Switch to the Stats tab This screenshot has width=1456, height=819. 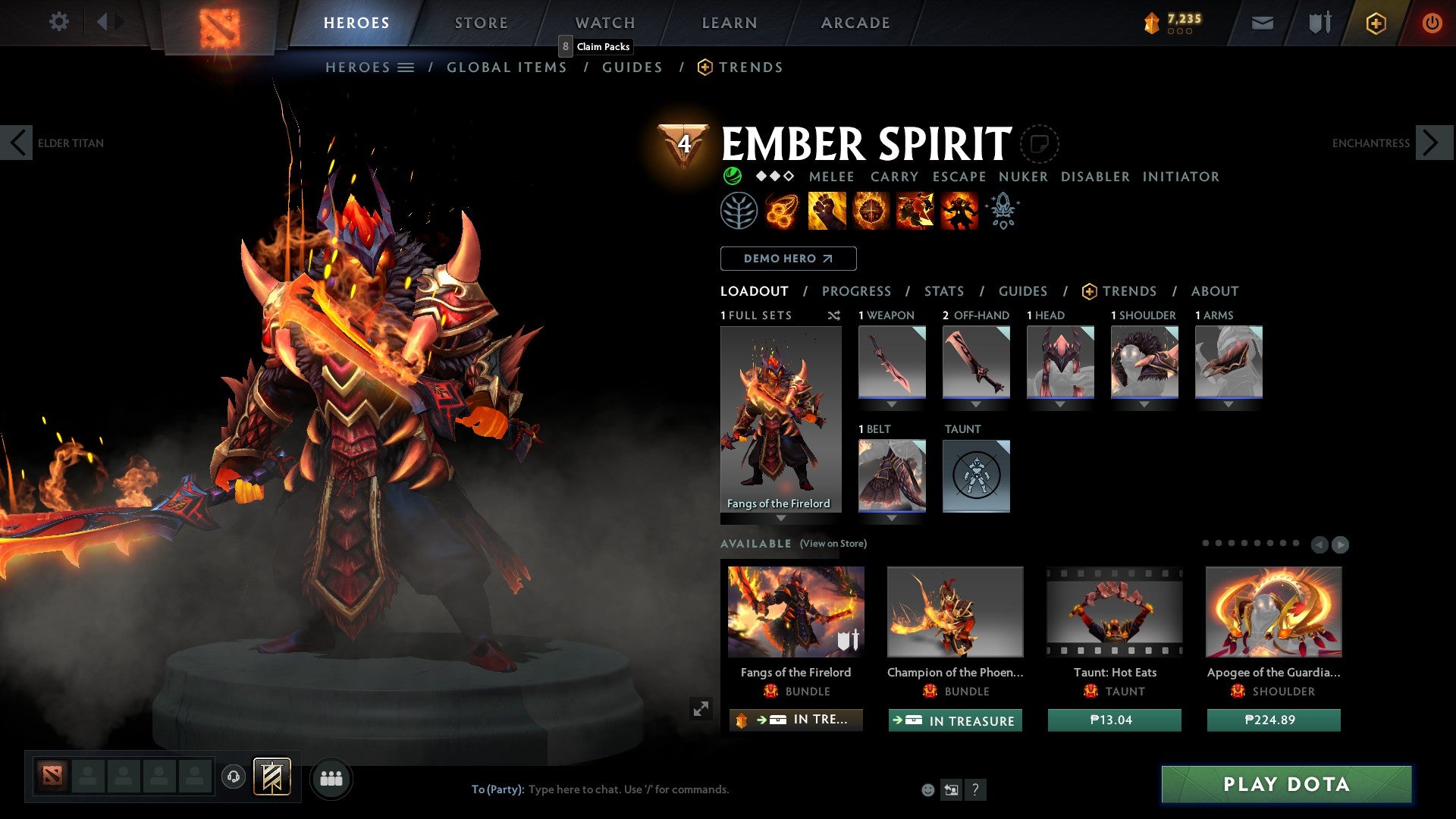(943, 291)
